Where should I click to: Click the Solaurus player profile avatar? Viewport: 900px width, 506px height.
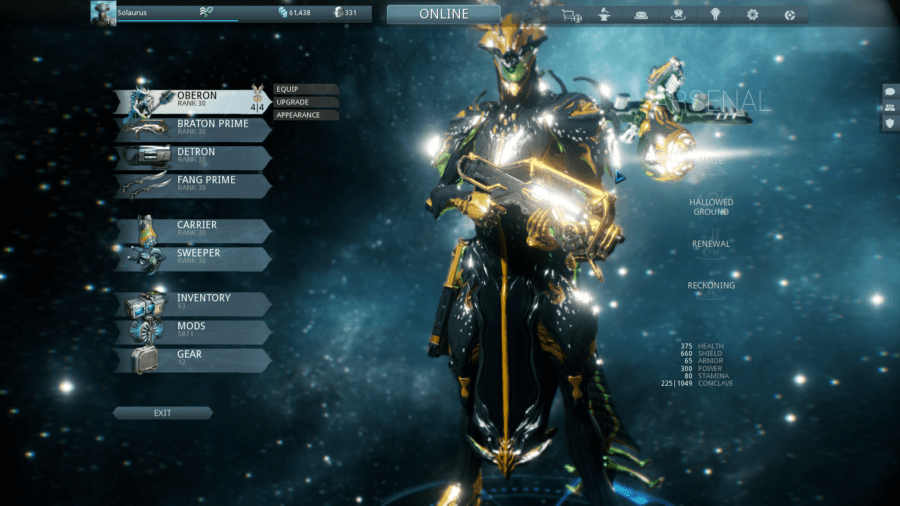point(102,12)
